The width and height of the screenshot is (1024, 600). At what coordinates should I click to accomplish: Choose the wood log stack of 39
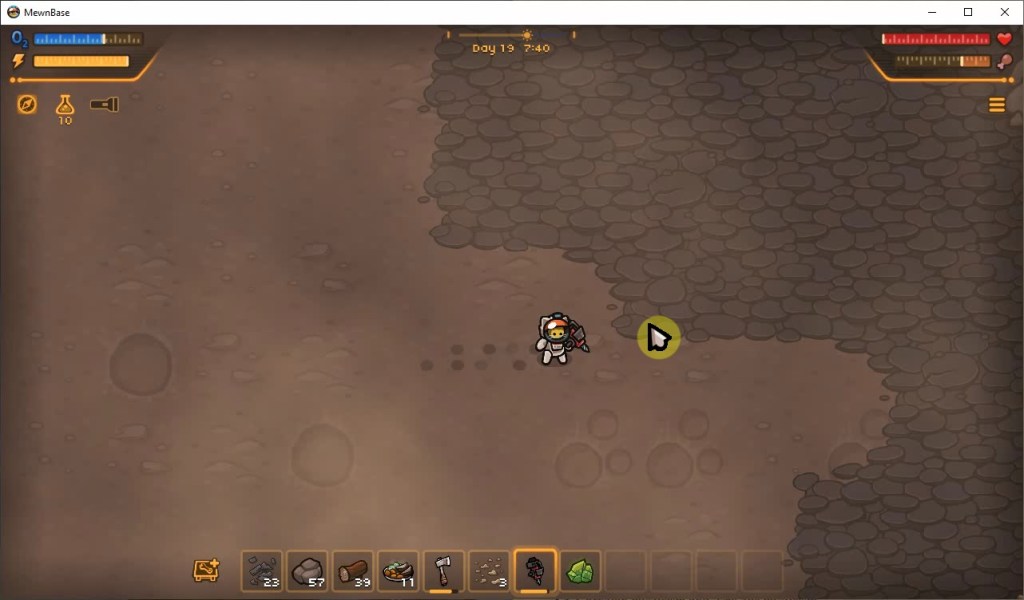point(353,571)
